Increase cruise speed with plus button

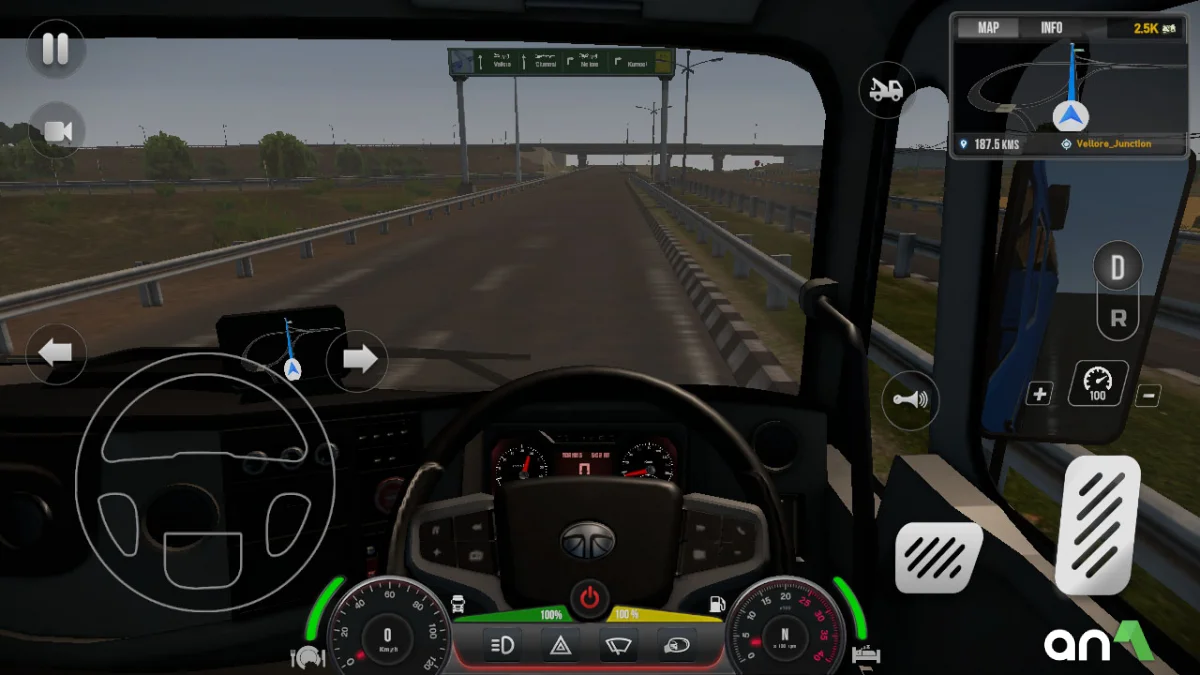point(1039,394)
